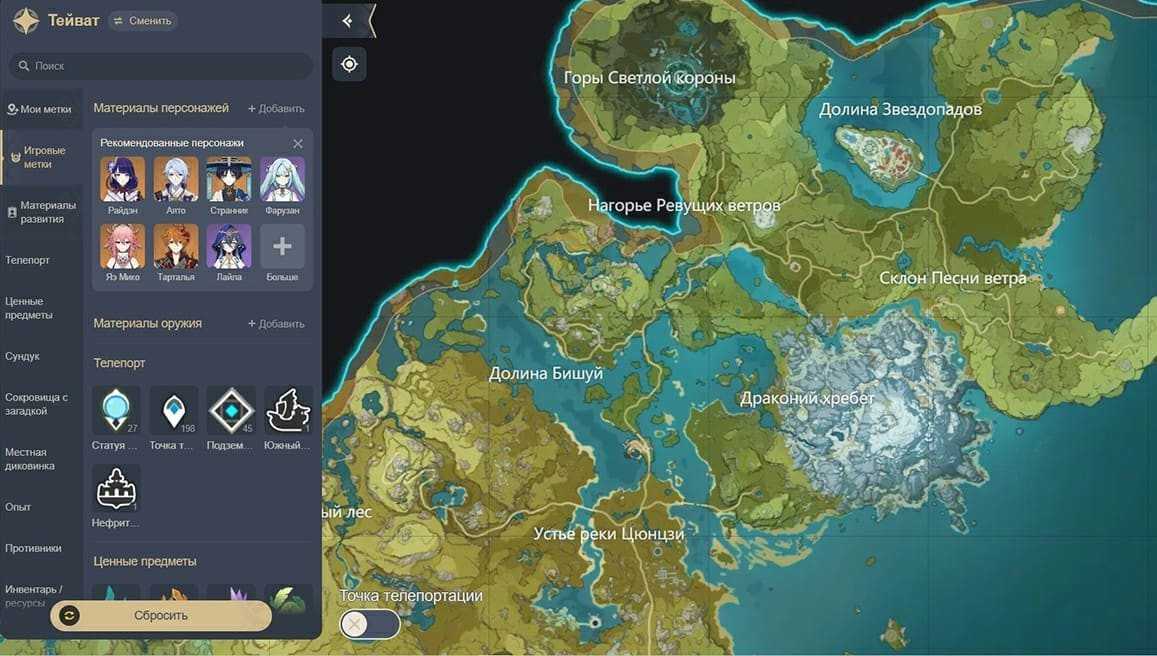Toggle the Точка телепортации switch

(370, 624)
